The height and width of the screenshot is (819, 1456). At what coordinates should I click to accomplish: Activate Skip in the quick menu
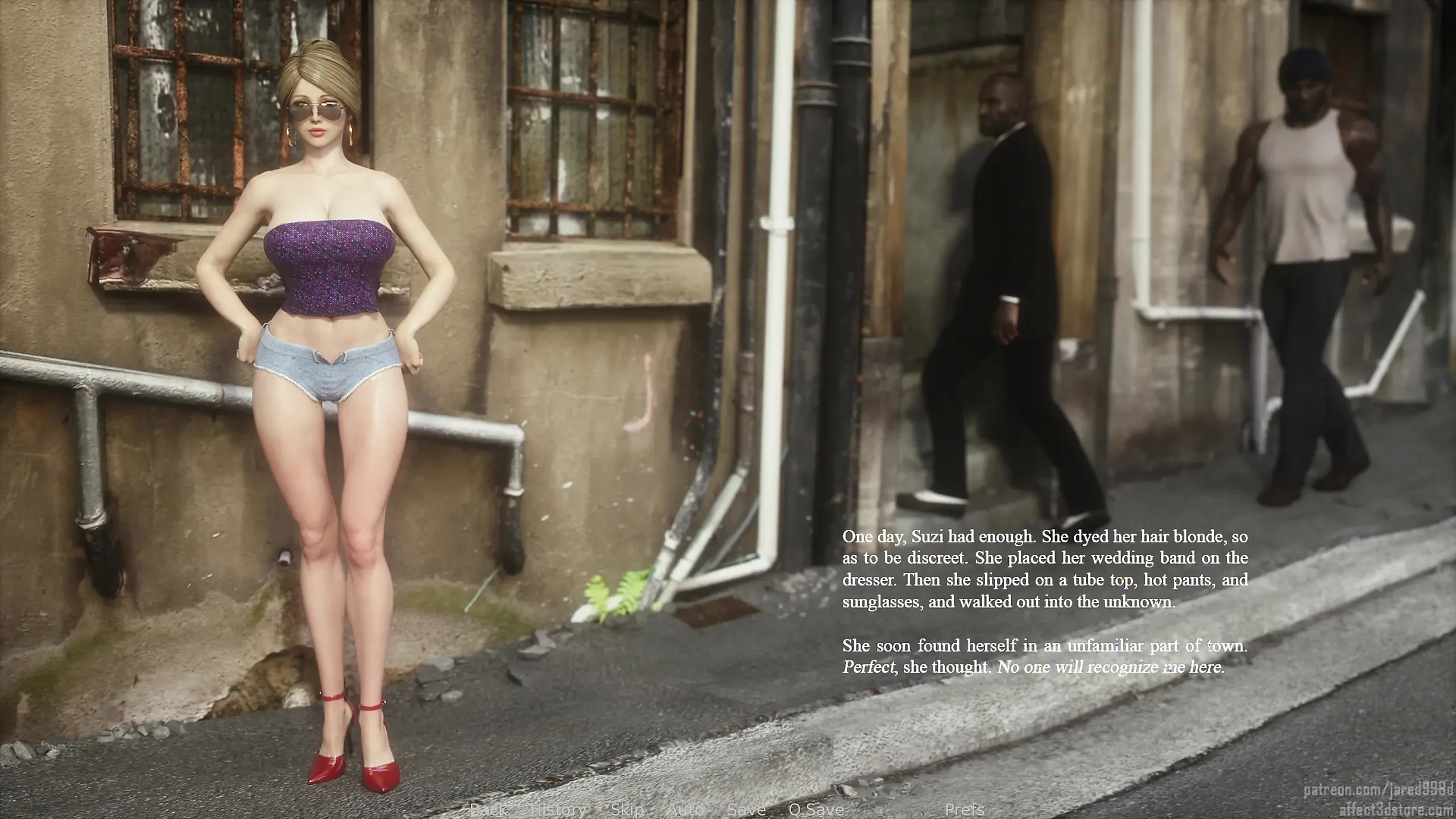tap(627, 809)
